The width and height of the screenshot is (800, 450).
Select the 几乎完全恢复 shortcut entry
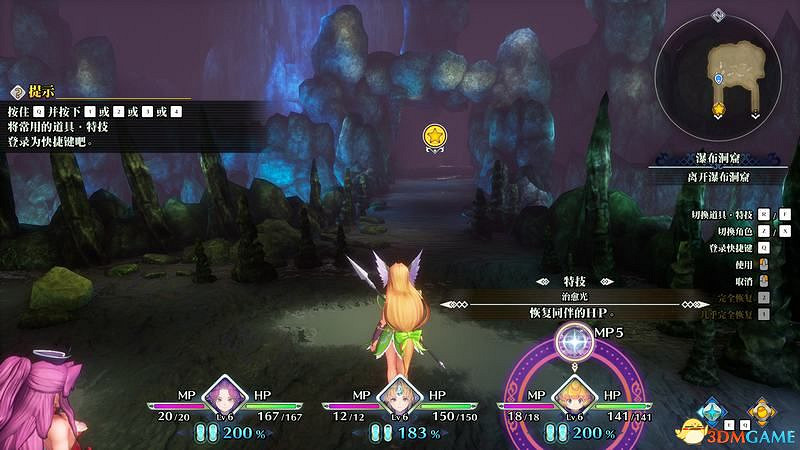click(728, 314)
